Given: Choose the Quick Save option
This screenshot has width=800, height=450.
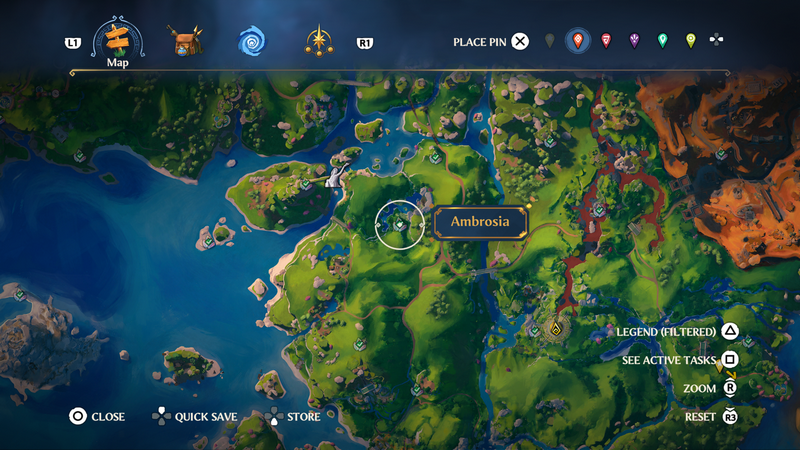Looking at the screenshot, I should coord(194,416).
